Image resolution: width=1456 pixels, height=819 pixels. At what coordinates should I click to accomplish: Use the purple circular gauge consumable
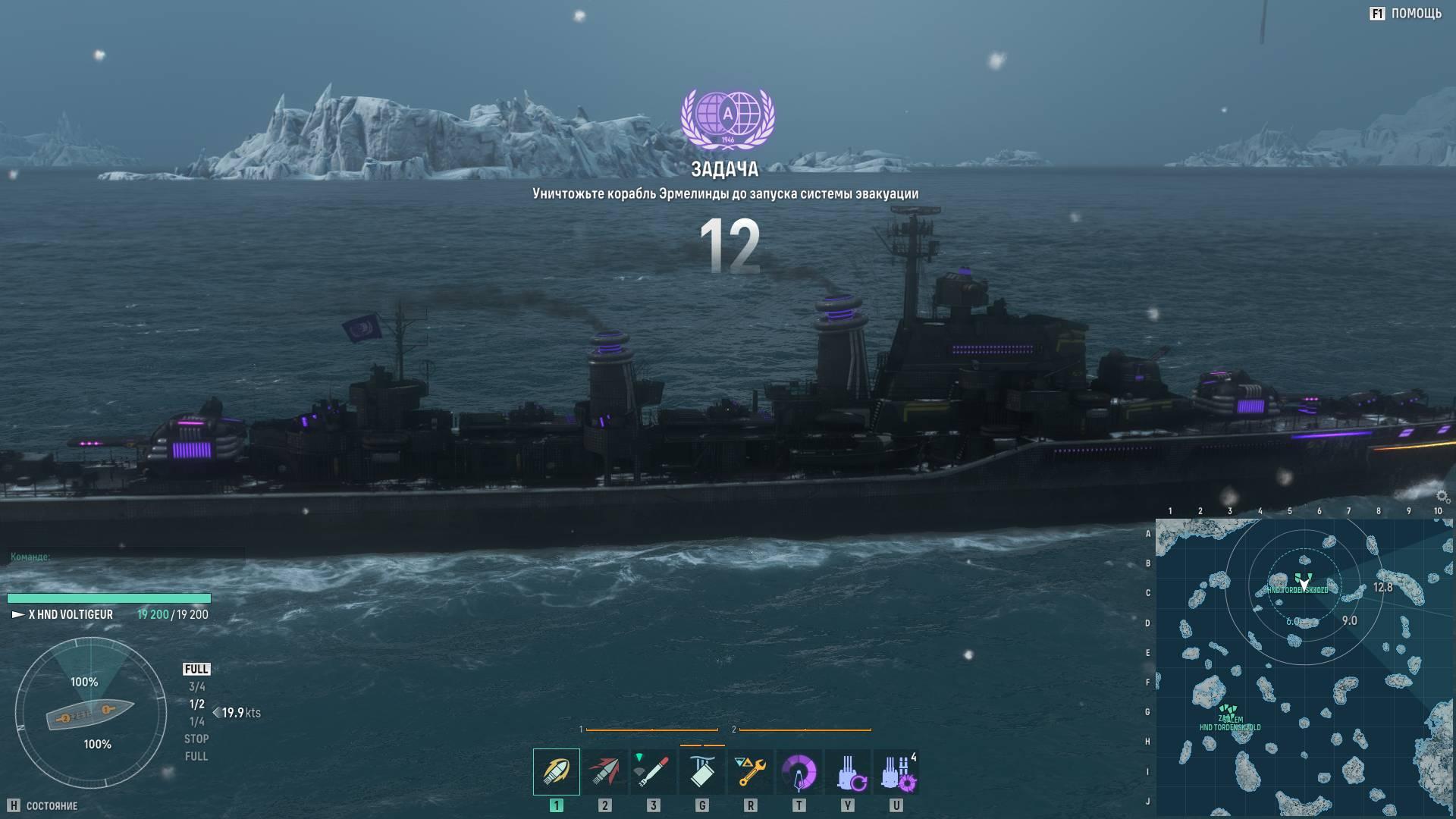point(799,771)
